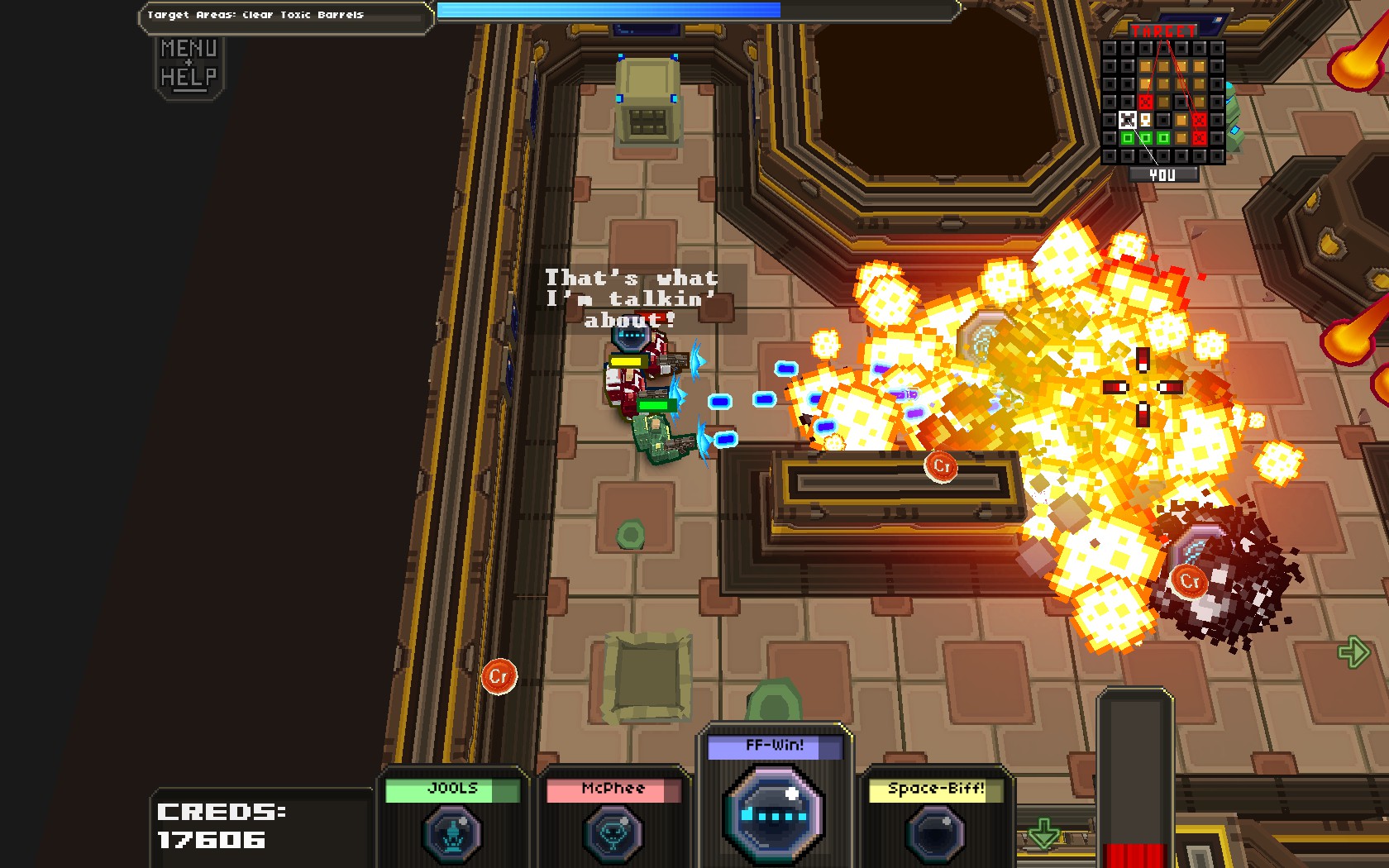Select squad member JOOLS
Image resolution: width=1389 pixels, height=868 pixels.
point(452,818)
